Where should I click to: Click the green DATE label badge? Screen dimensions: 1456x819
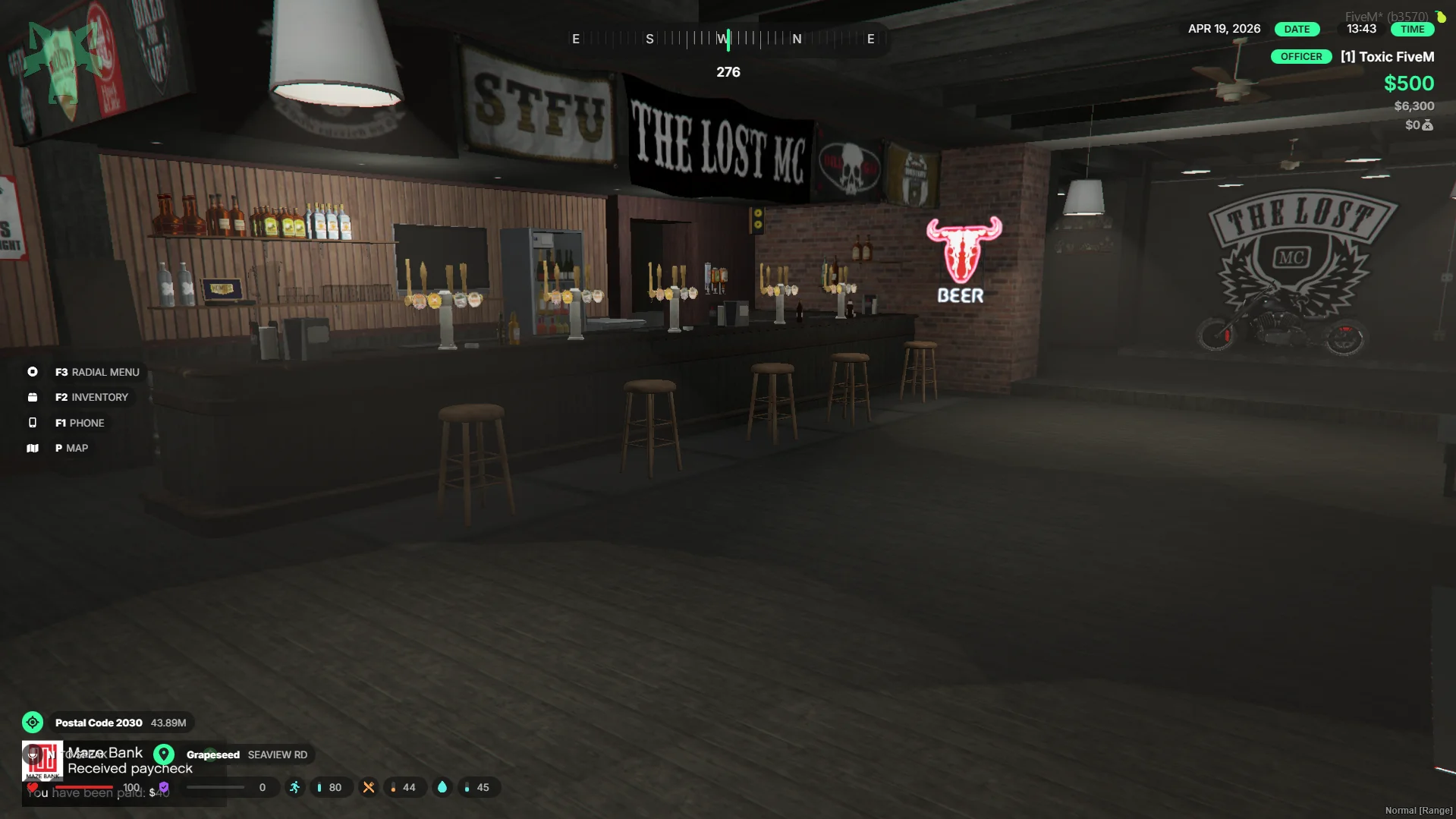point(1297,29)
